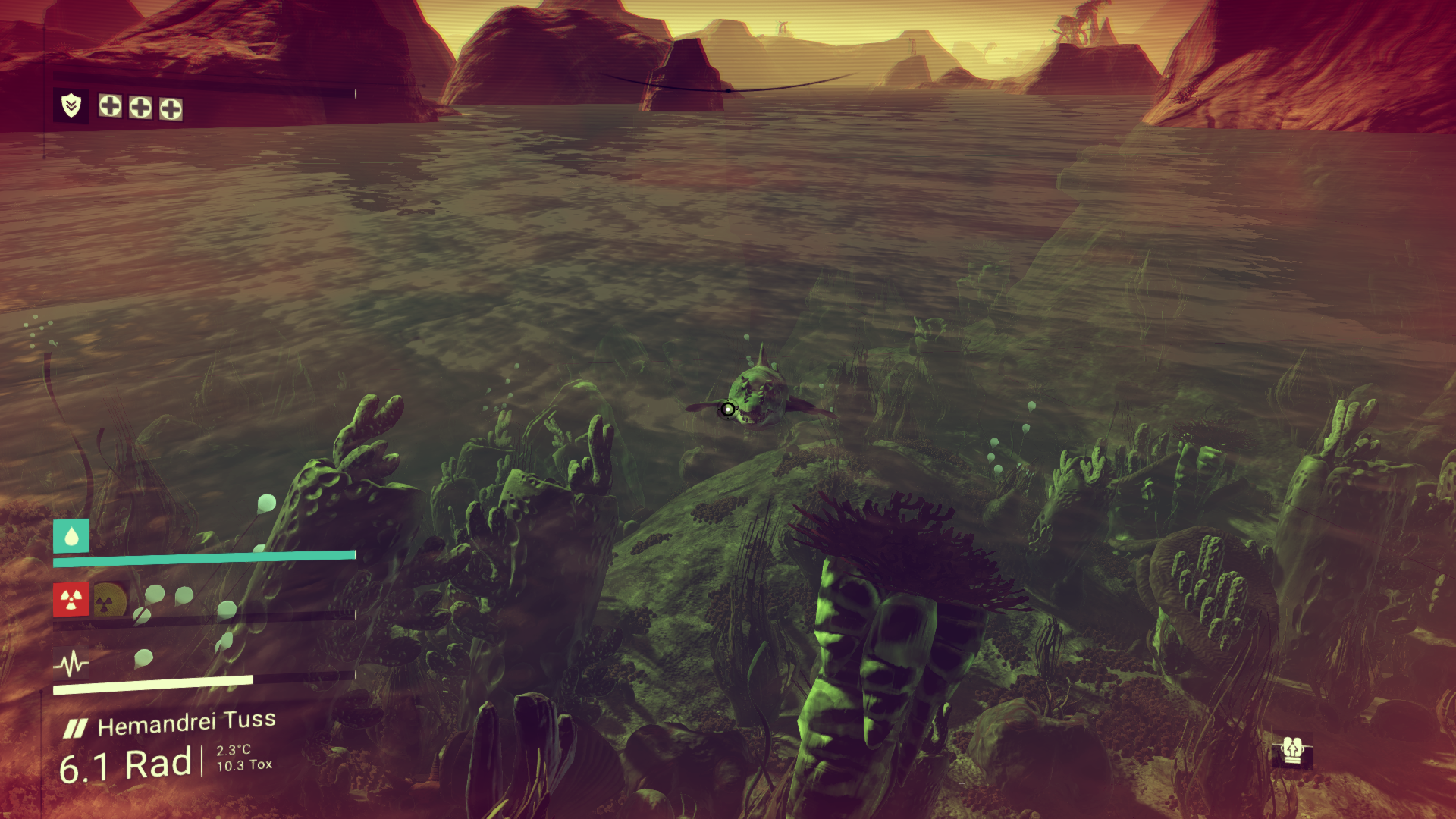
Task: Click the shield emblem icon
Action: (71, 105)
